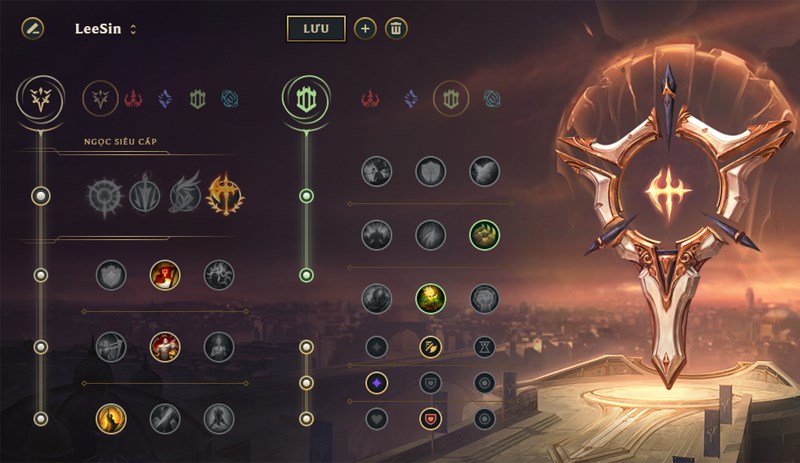Screen dimensions: 800x463
Task: Select the Fleet Footwork keystone
Action: (x=184, y=195)
